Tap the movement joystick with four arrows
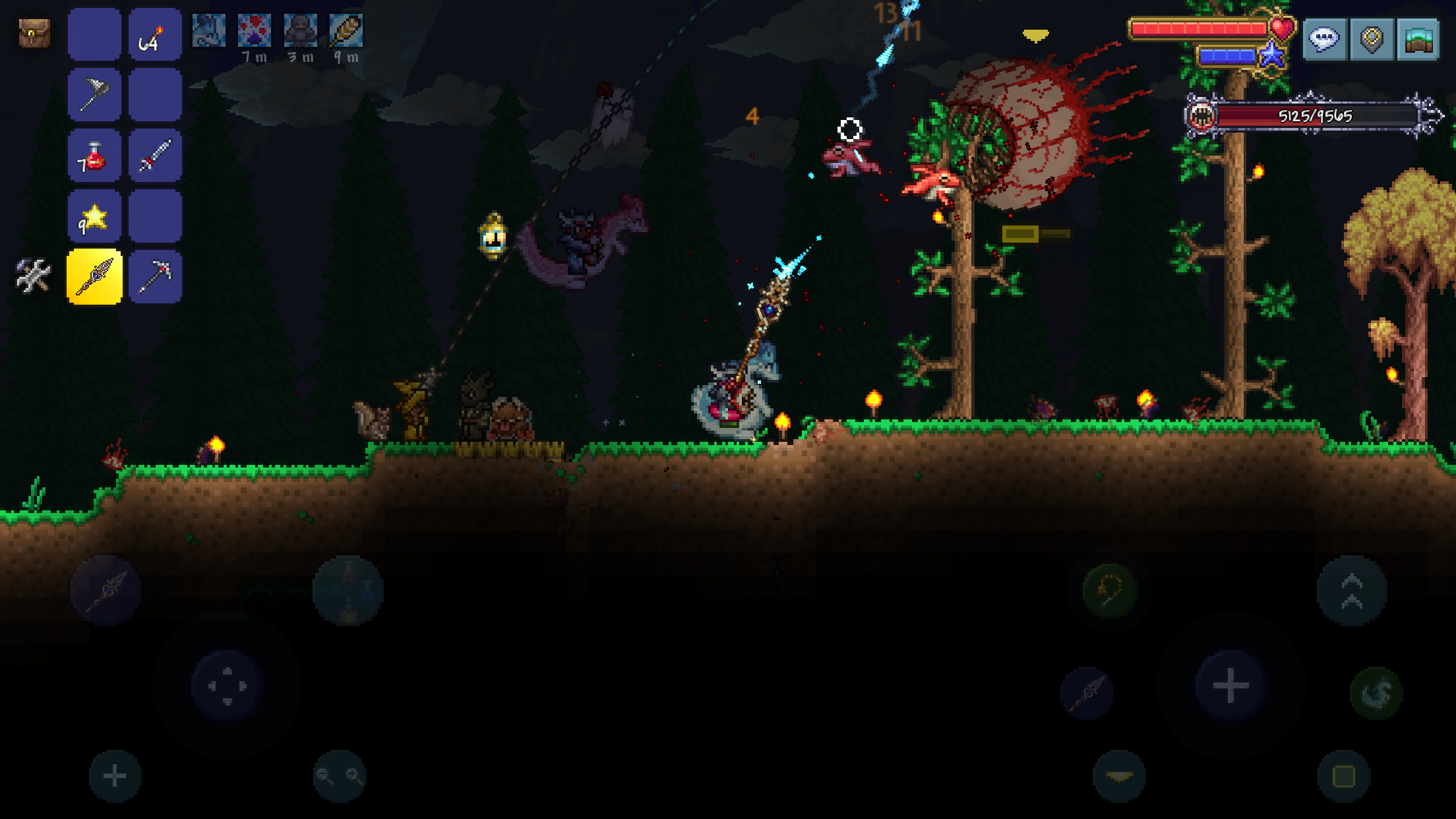Viewport: 1456px width, 819px height. (228, 686)
